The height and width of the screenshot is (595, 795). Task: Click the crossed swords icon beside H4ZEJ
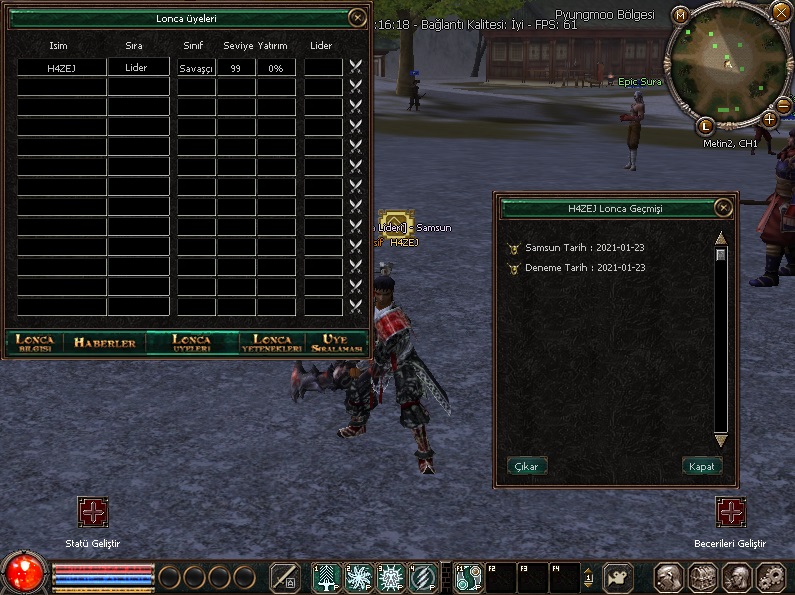click(x=355, y=67)
